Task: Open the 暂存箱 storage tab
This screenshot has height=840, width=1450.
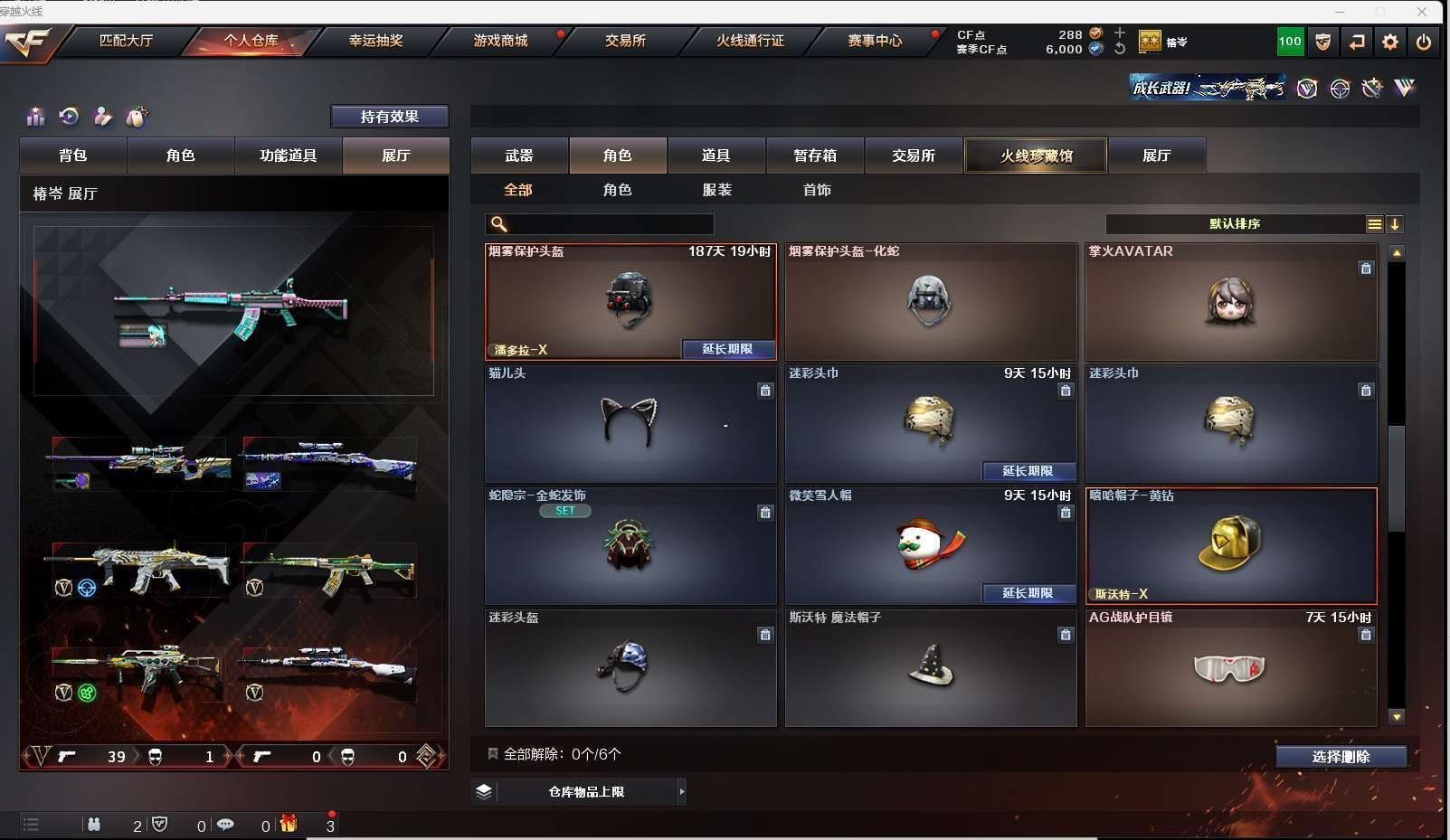Action: coord(815,156)
